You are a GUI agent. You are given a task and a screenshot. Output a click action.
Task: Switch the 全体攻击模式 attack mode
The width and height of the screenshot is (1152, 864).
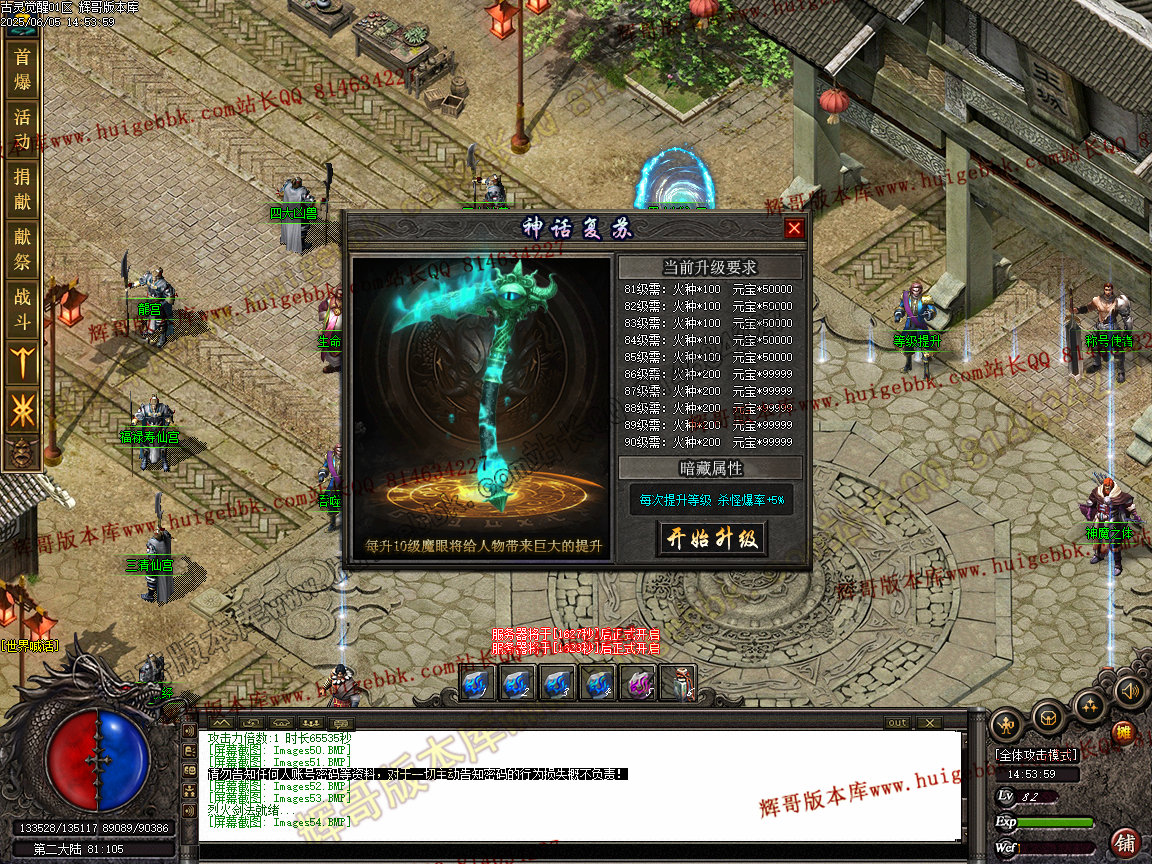click(x=1035, y=755)
